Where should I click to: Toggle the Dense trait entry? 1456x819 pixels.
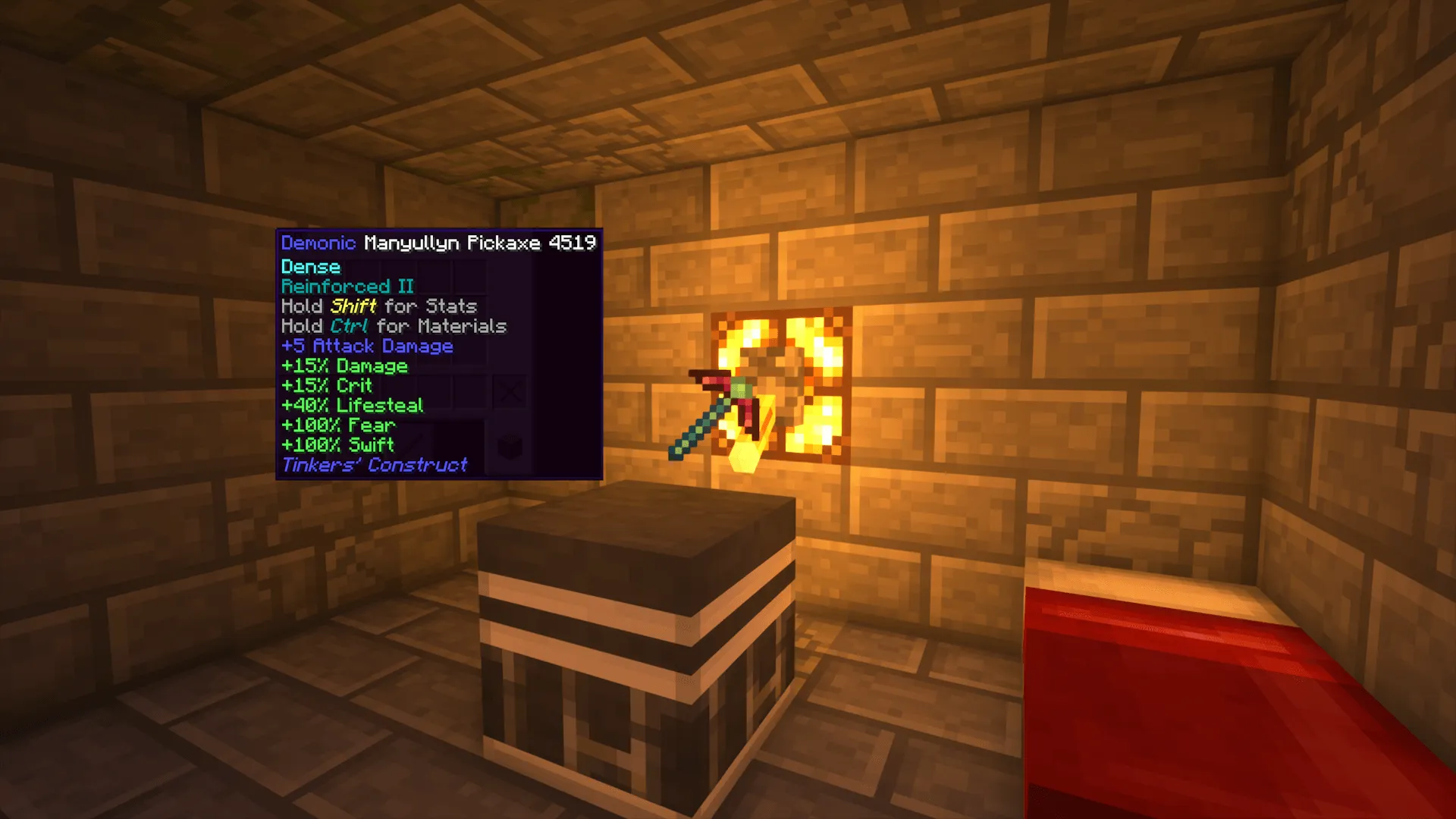coord(310,267)
